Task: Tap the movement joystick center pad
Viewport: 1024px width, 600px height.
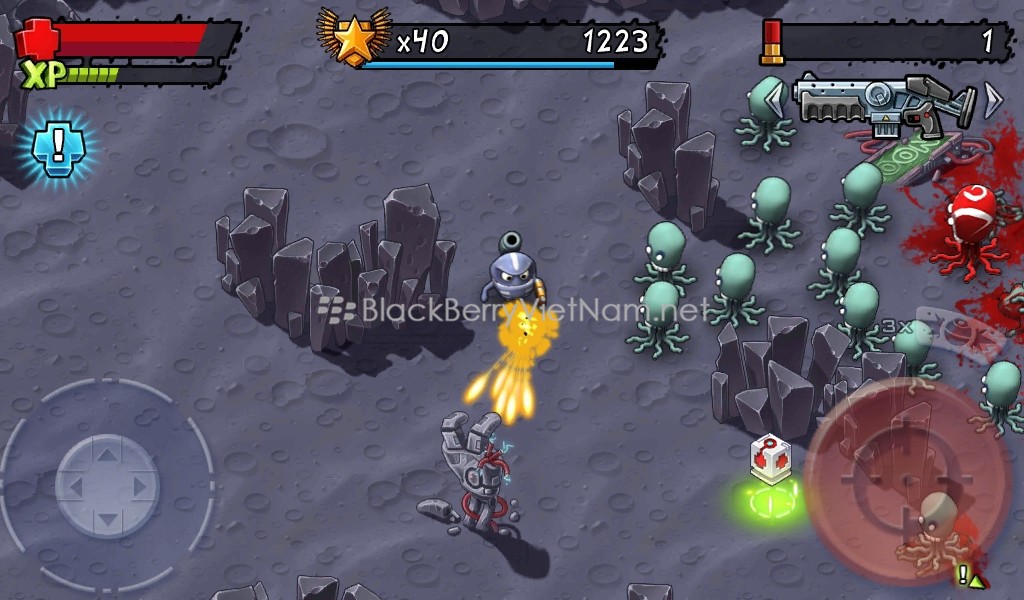Action: click(107, 486)
